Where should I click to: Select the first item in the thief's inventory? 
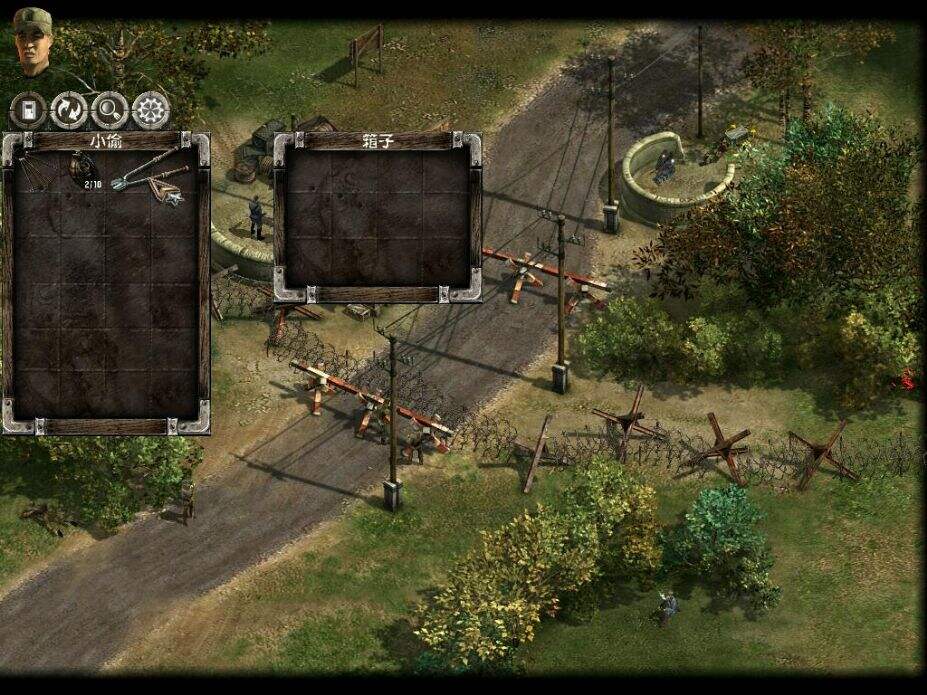(36, 172)
